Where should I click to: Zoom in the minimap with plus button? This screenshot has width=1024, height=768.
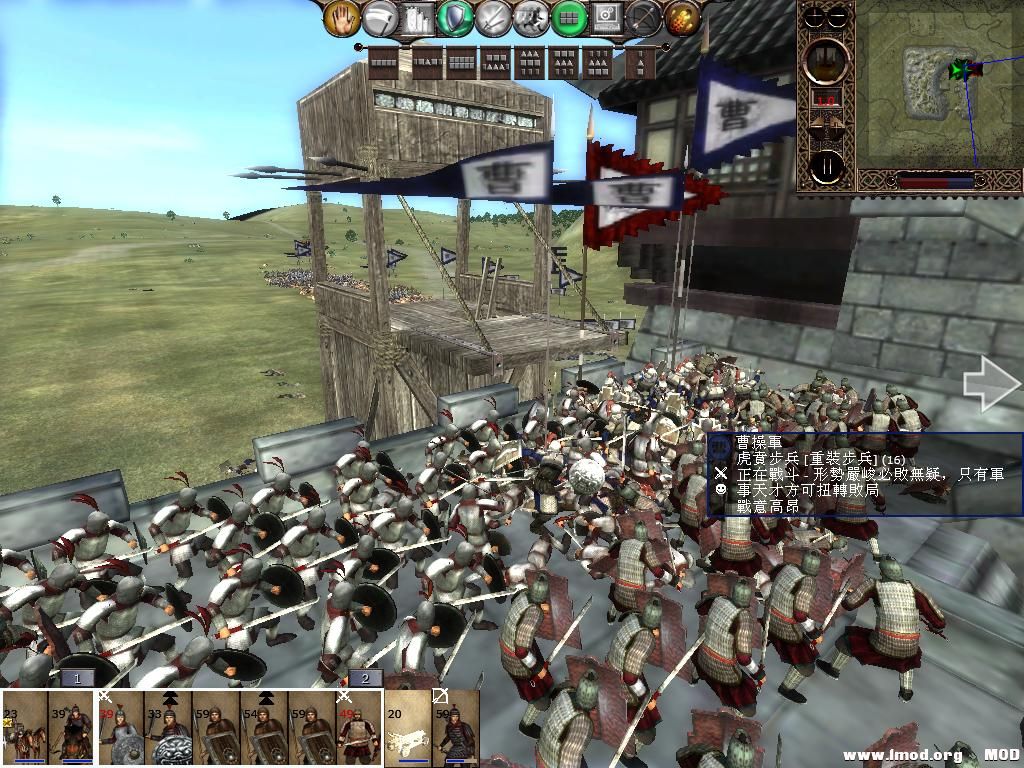click(815, 16)
